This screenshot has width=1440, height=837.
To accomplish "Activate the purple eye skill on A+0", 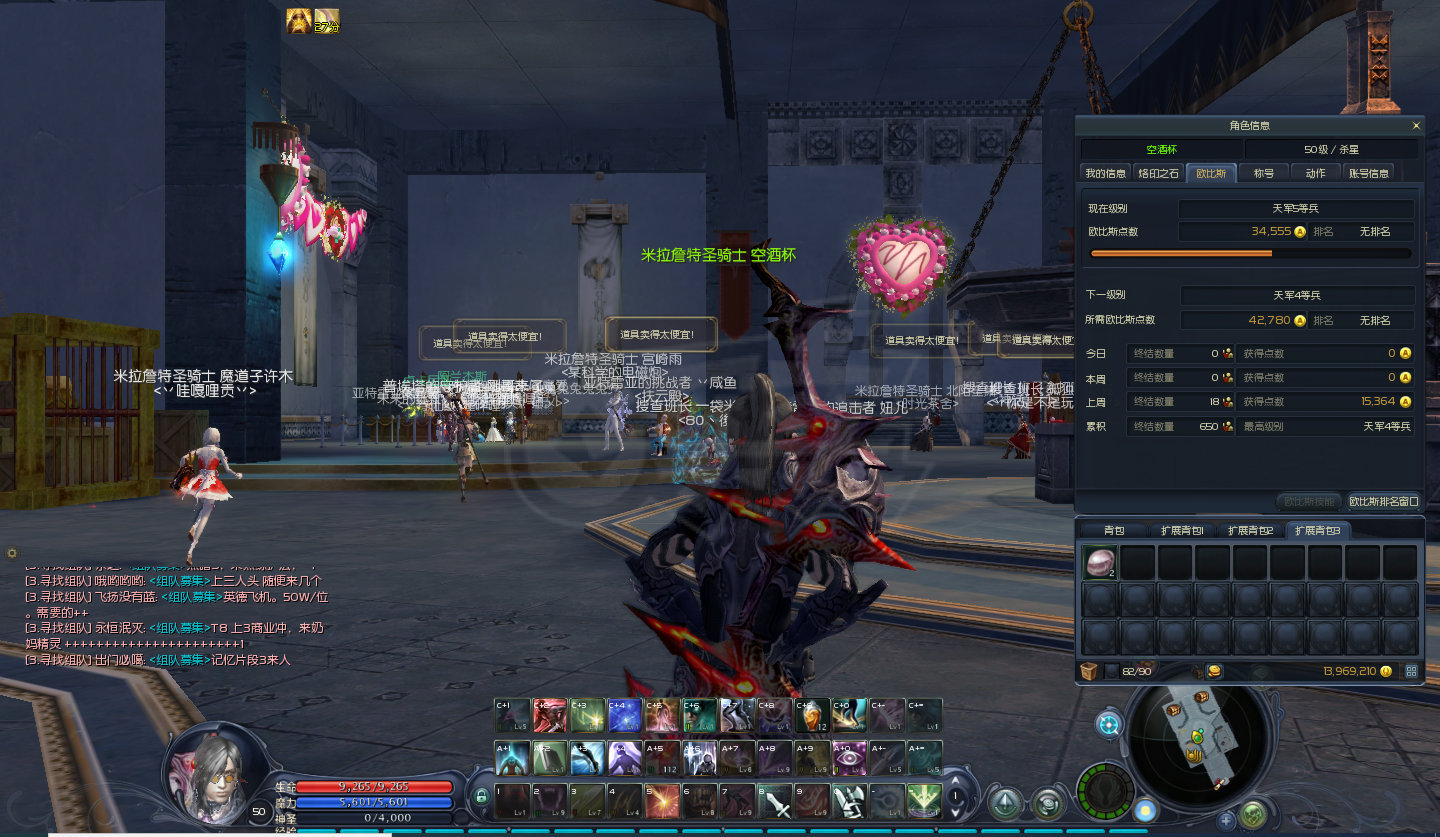I will [850, 758].
